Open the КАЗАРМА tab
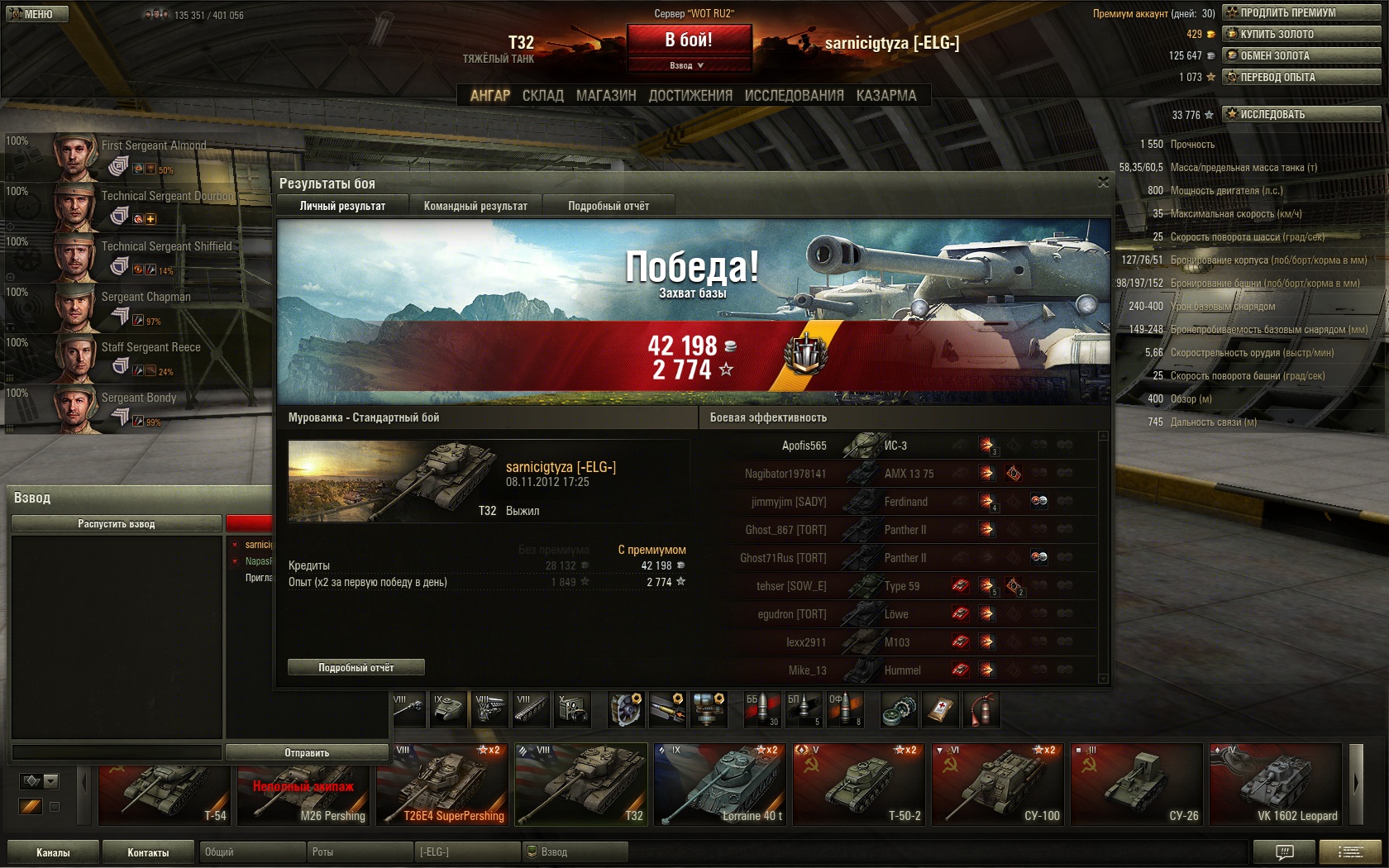Screen dimensions: 1389x868 tap(886, 96)
